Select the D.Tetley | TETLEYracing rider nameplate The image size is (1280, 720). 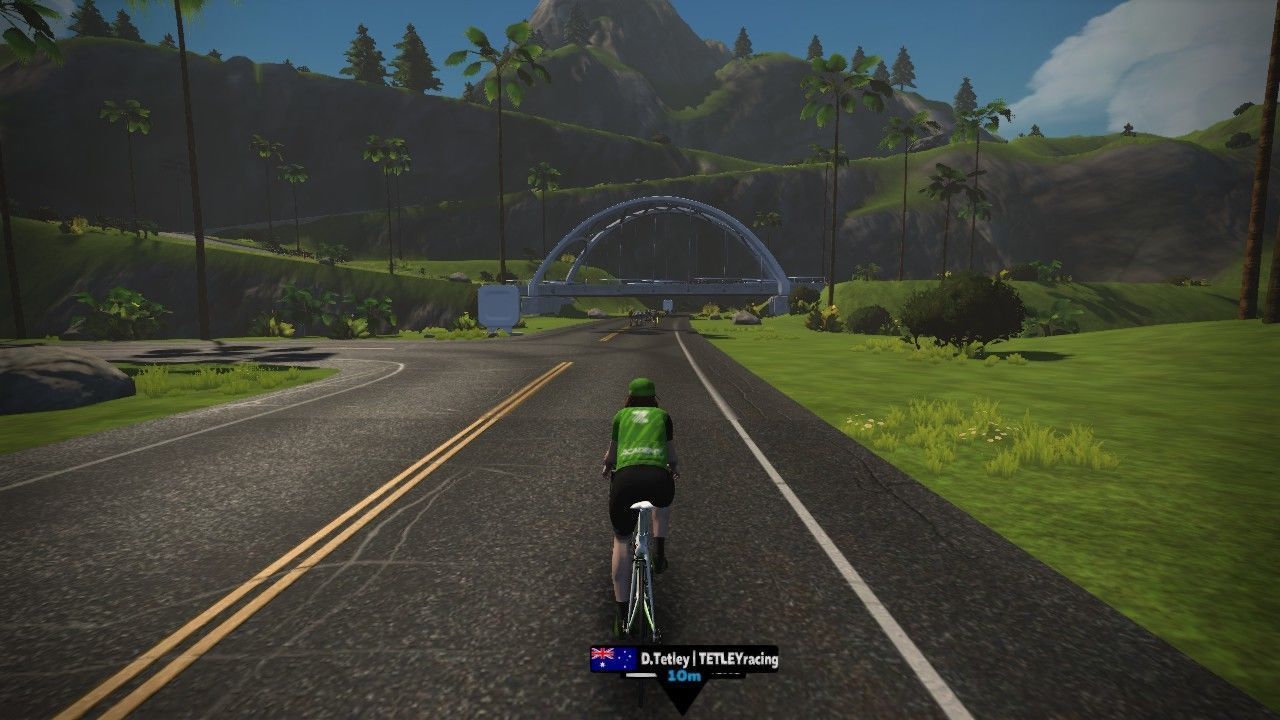(x=685, y=659)
